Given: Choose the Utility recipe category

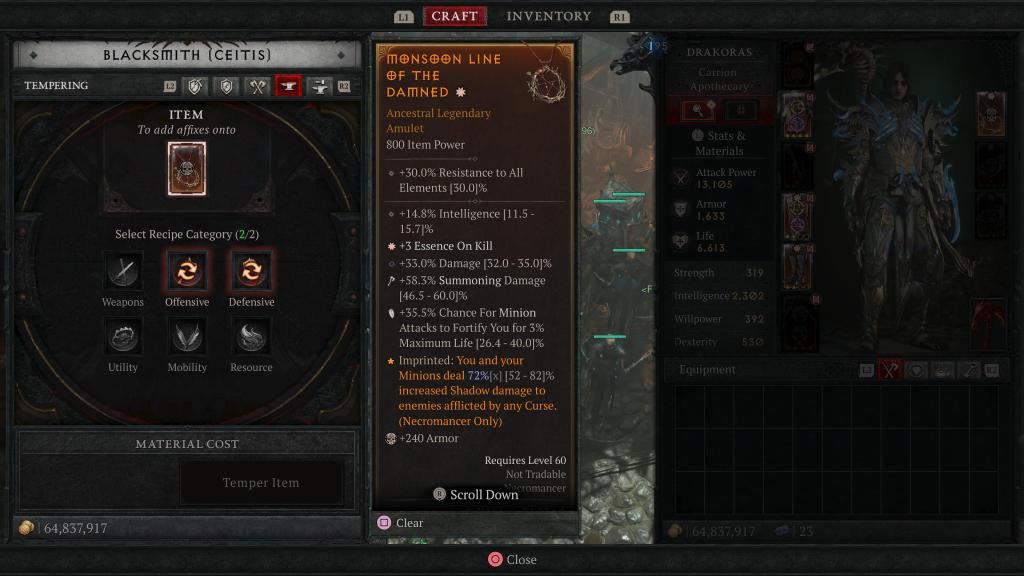Looking at the screenshot, I should pos(123,336).
